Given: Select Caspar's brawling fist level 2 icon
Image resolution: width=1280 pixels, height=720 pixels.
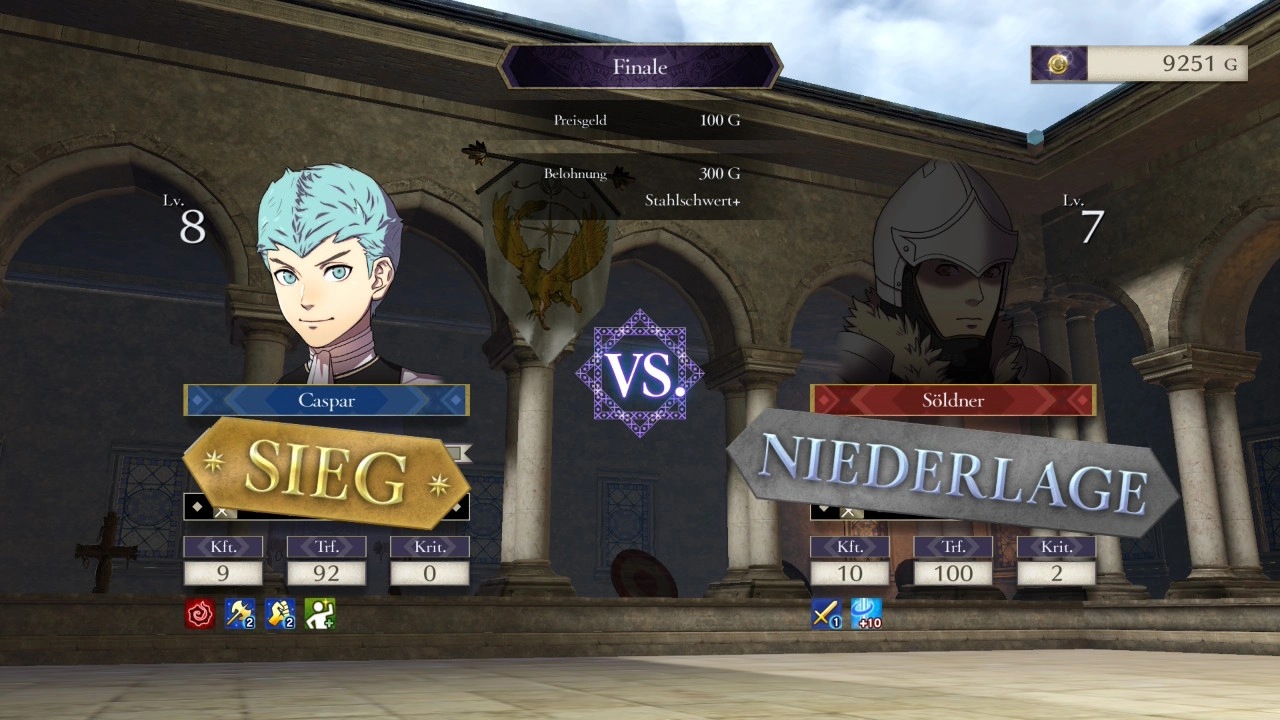Looking at the screenshot, I should (280, 614).
